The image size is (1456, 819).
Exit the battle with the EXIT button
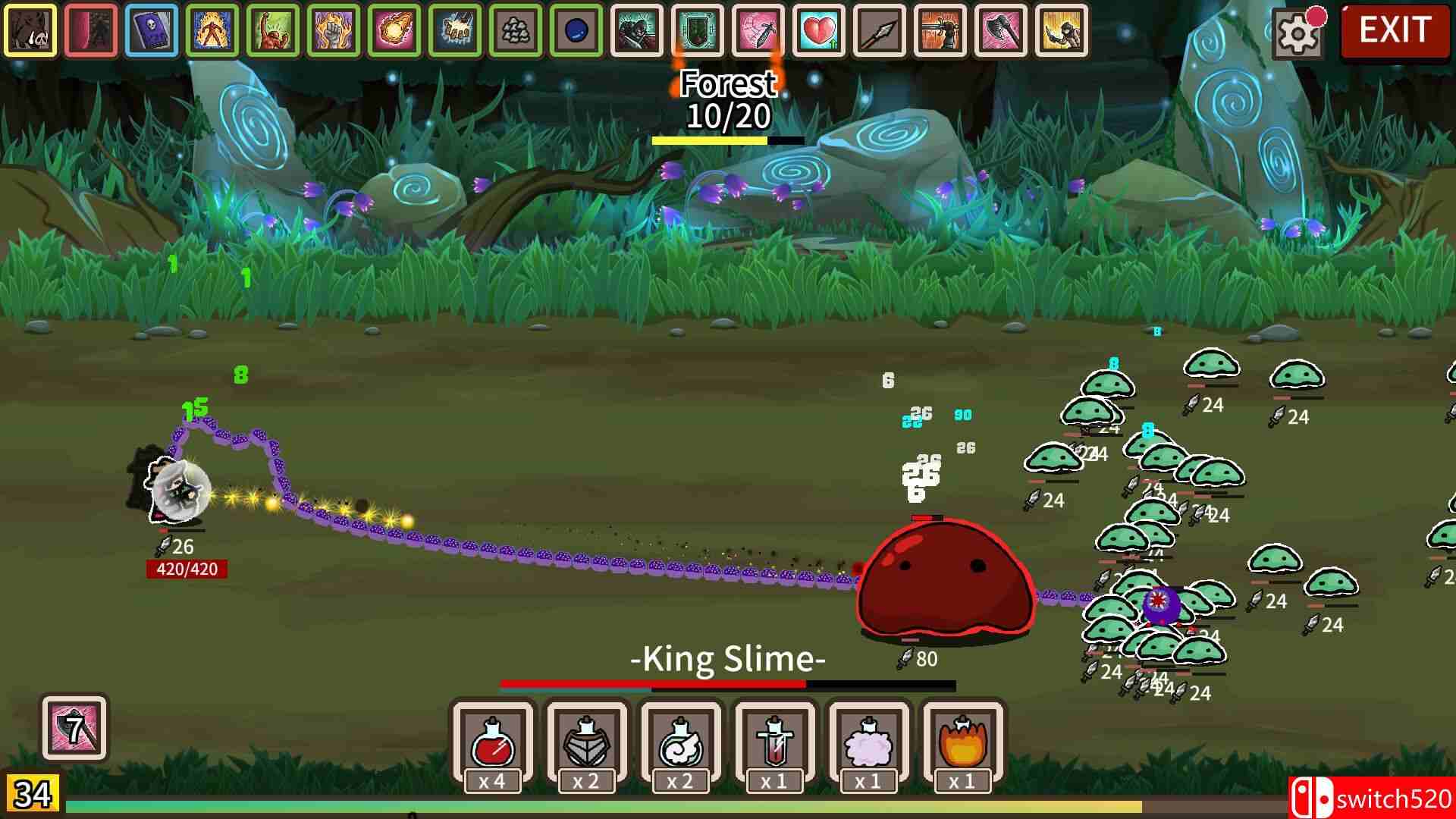1395,30
